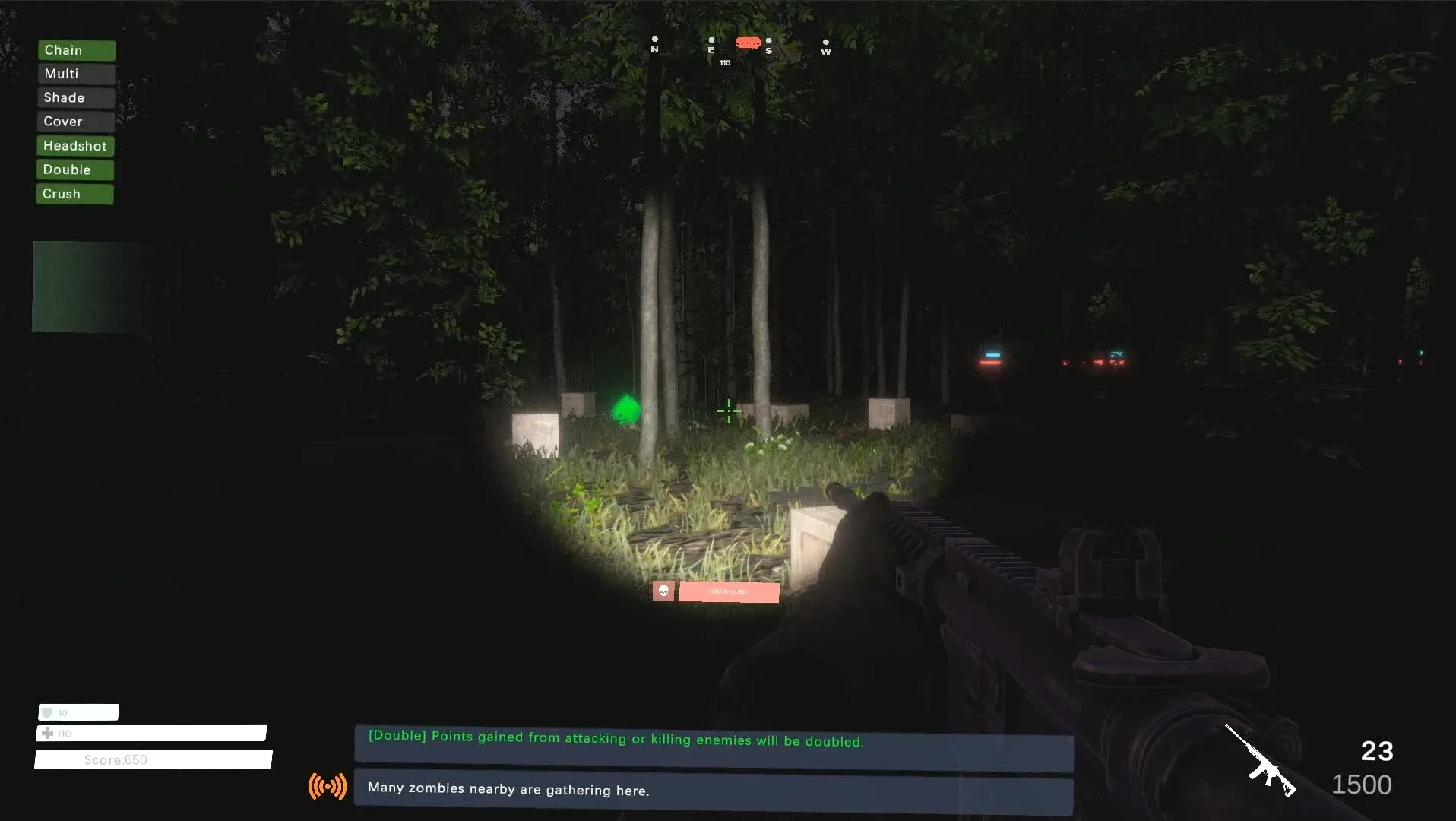Toggle the Headshot badge

point(74,145)
